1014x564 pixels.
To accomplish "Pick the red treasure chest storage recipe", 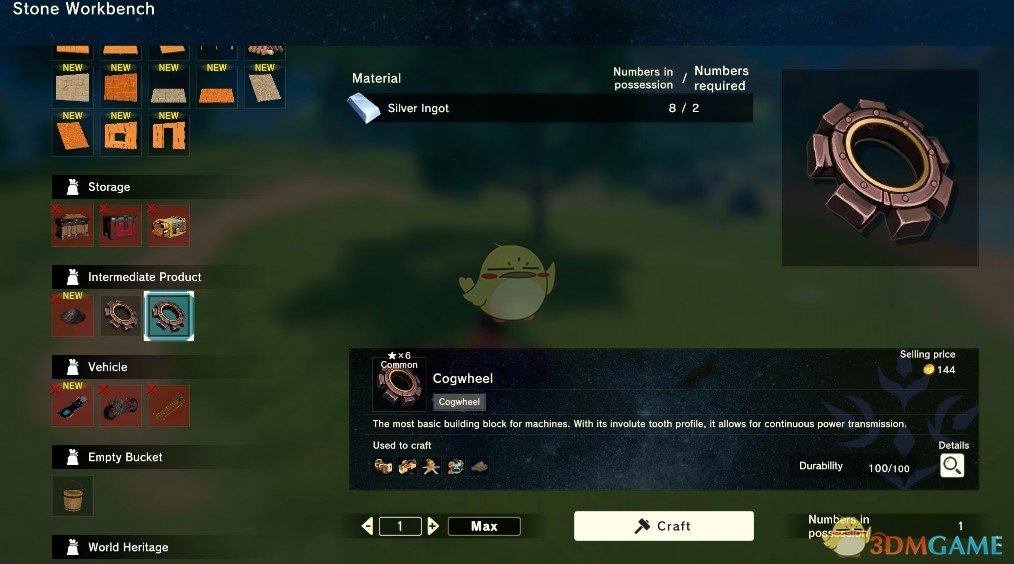I will (120, 226).
